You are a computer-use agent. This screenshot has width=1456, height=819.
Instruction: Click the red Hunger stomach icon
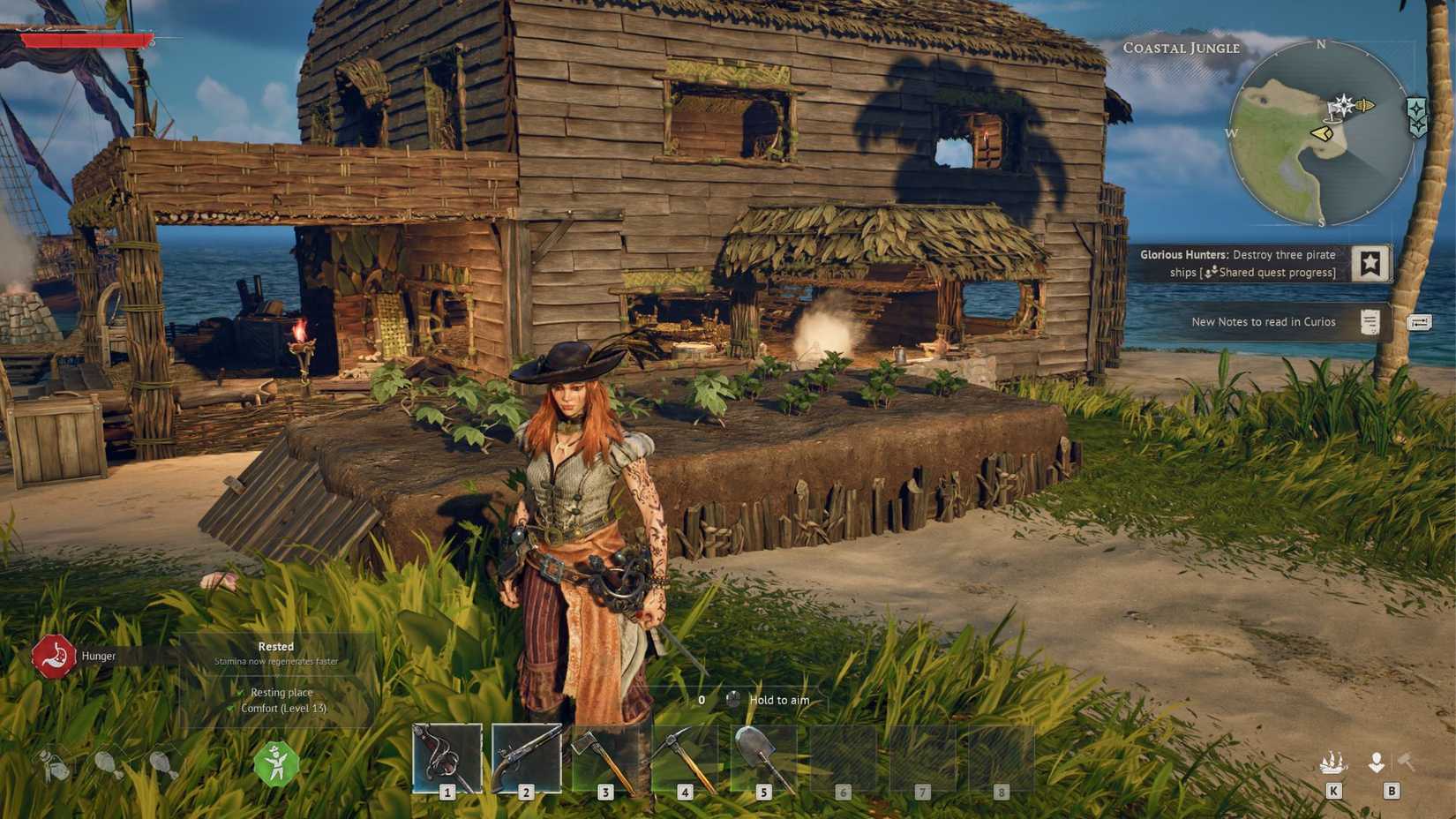coord(53,656)
